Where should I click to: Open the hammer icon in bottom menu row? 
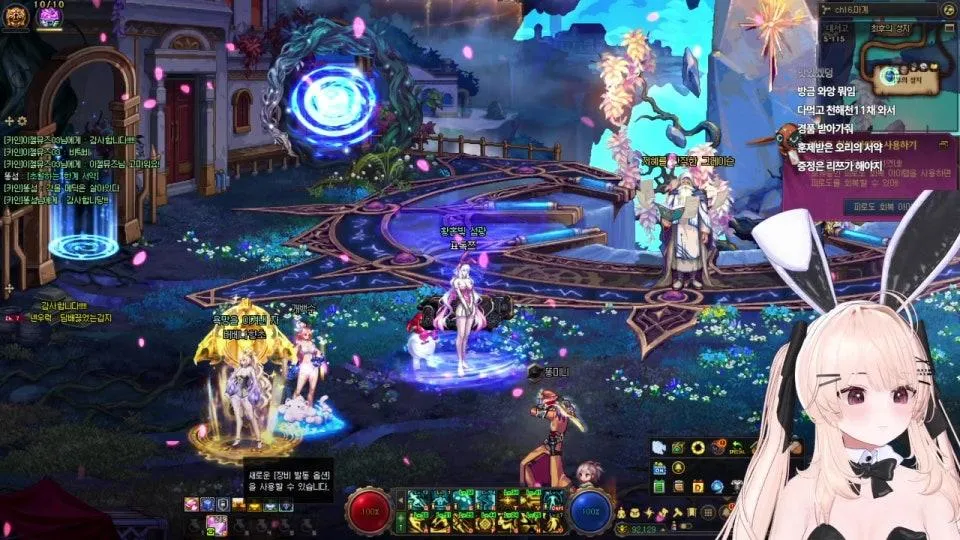click(677, 513)
